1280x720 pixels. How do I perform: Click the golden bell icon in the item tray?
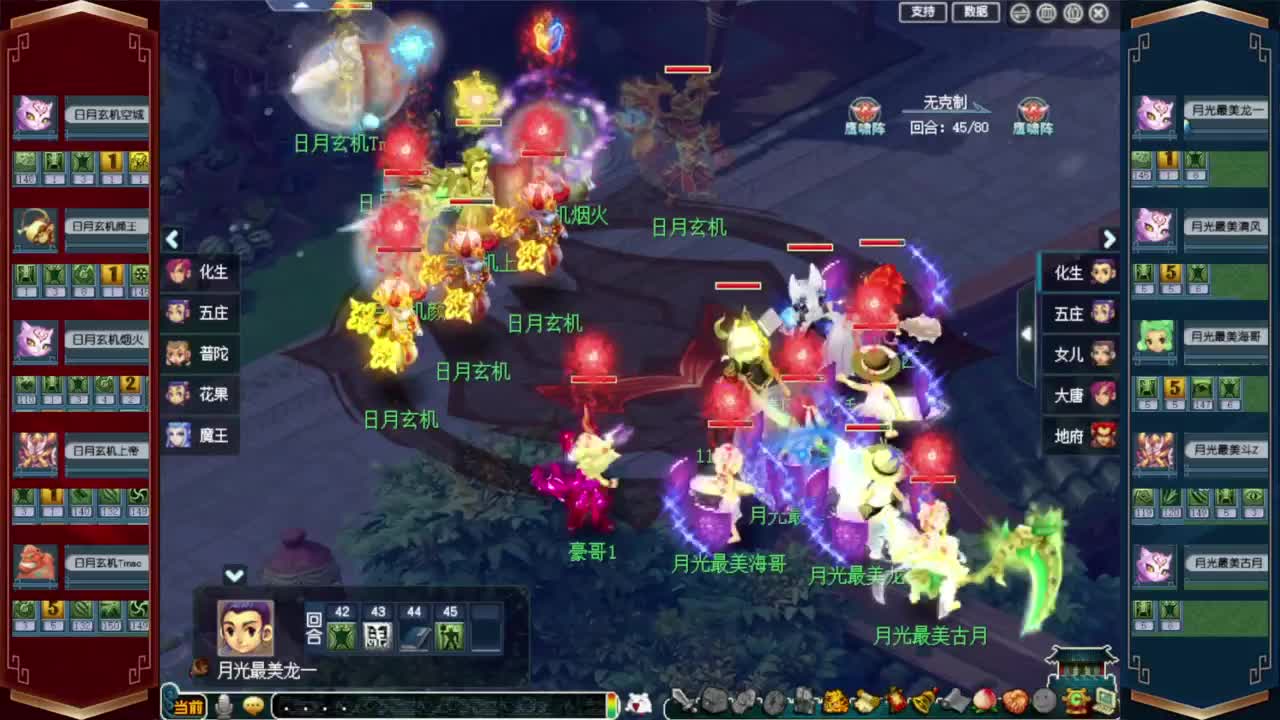pos(921,700)
